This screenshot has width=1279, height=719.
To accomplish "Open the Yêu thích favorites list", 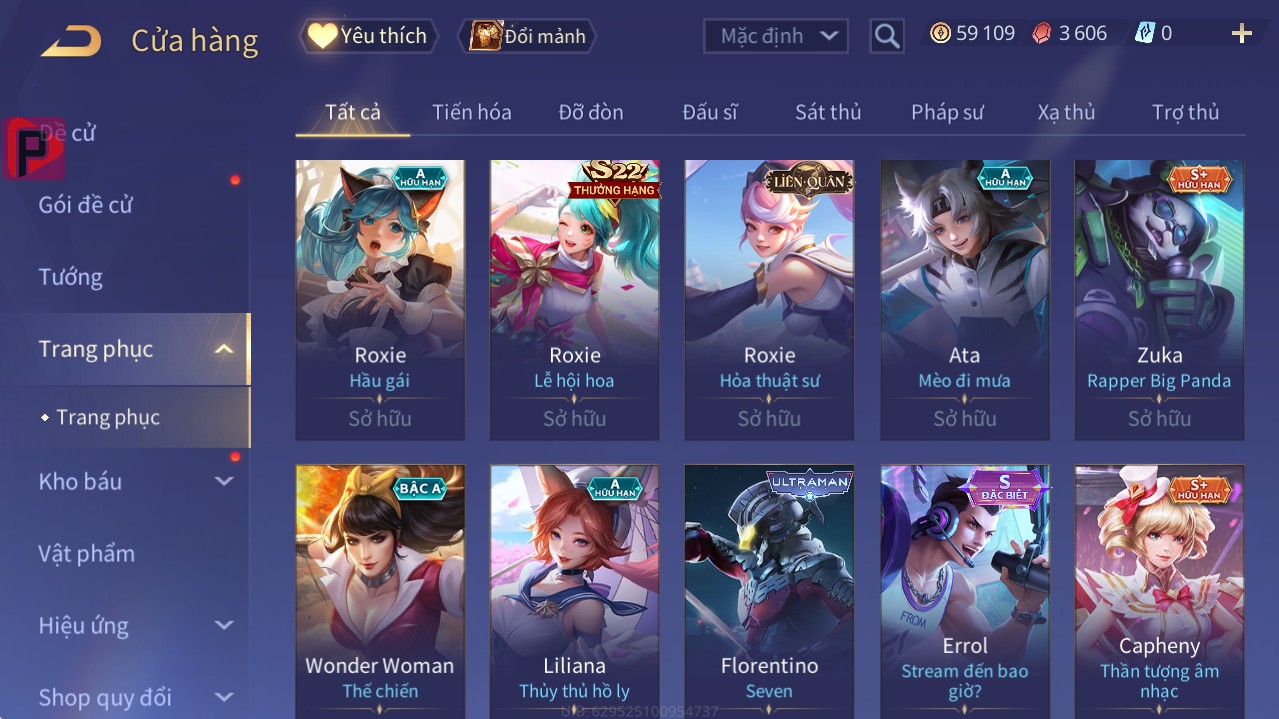I will [x=369, y=36].
